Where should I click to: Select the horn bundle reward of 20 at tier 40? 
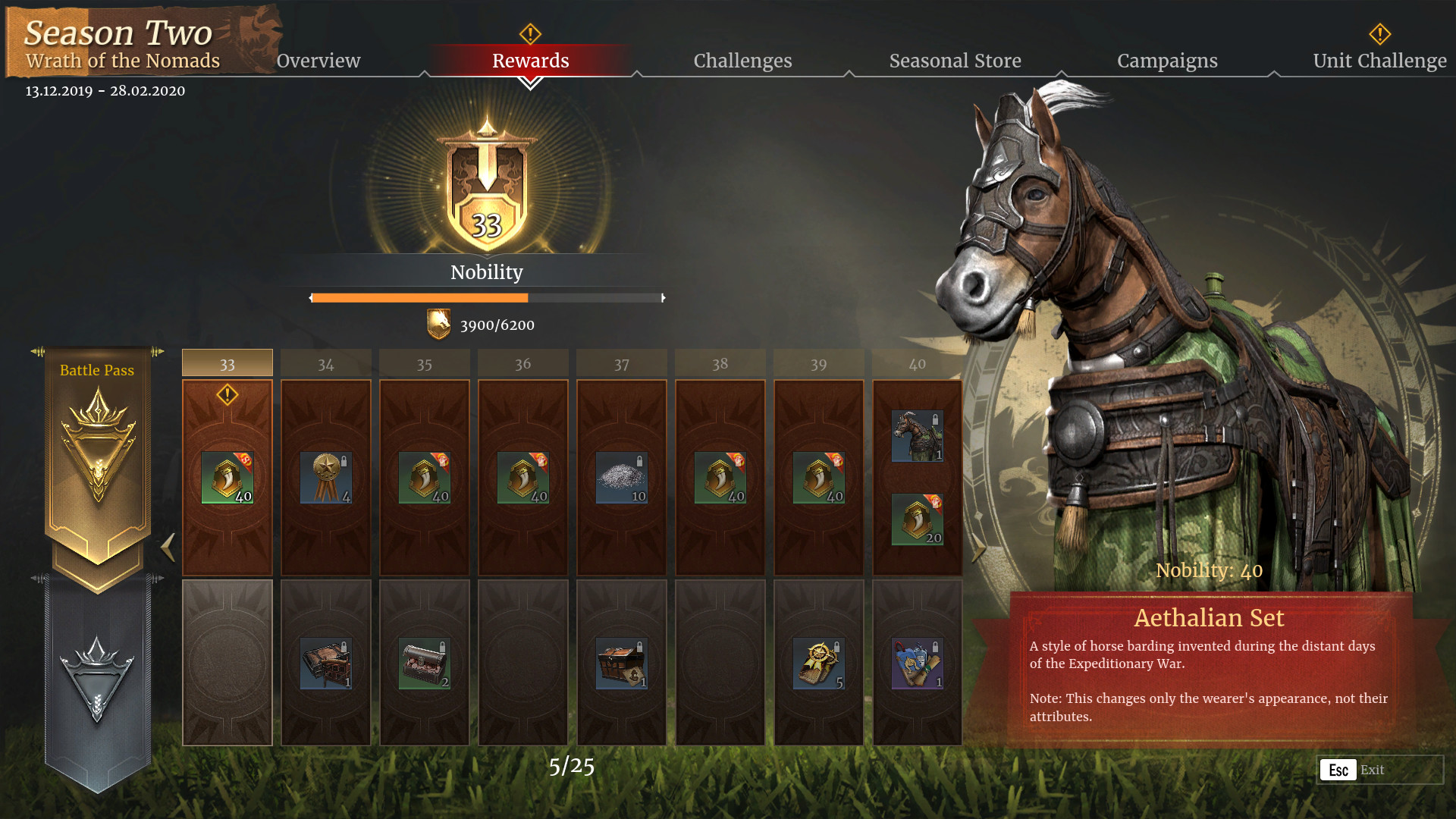click(917, 519)
